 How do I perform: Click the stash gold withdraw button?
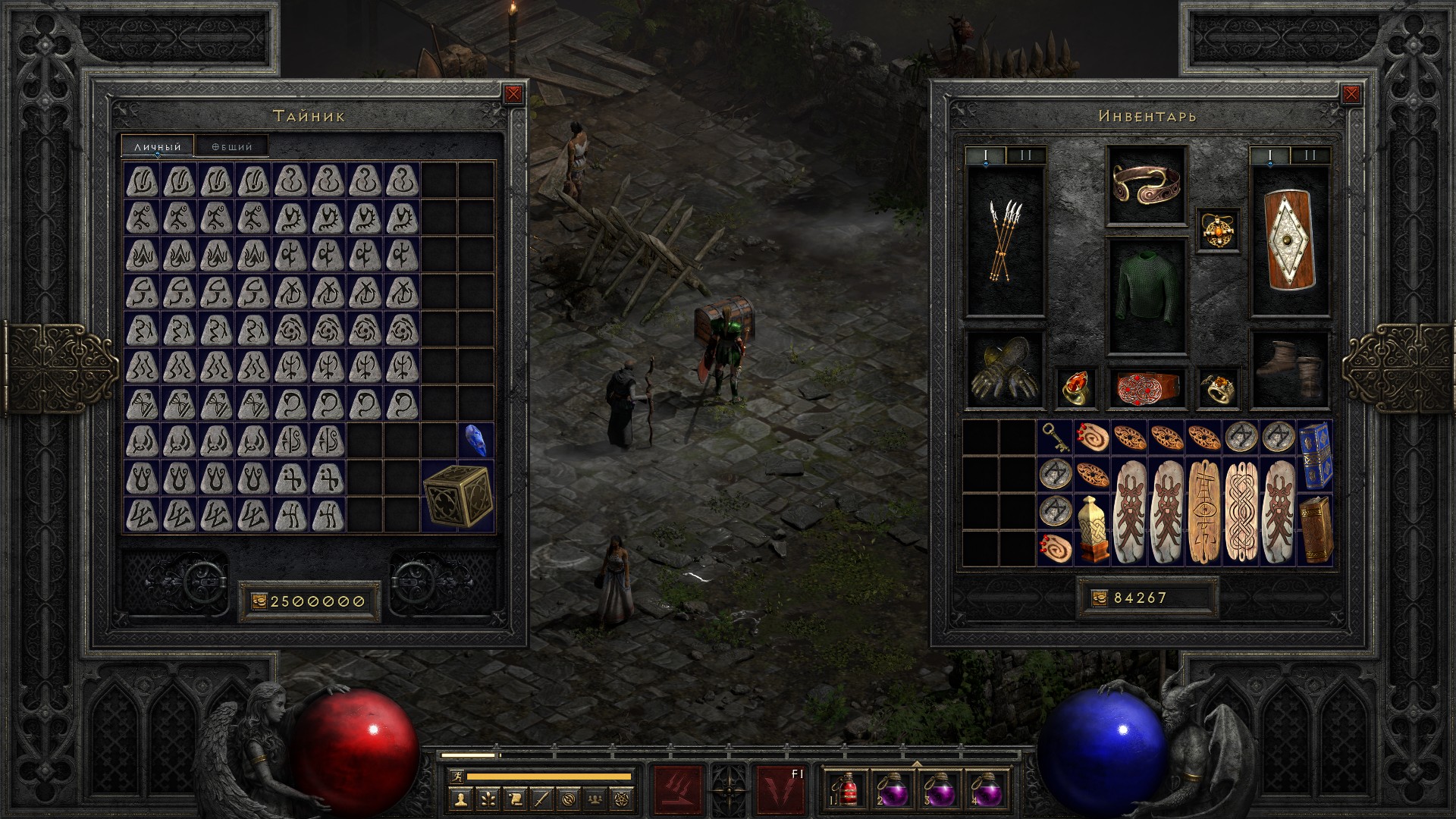259,601
